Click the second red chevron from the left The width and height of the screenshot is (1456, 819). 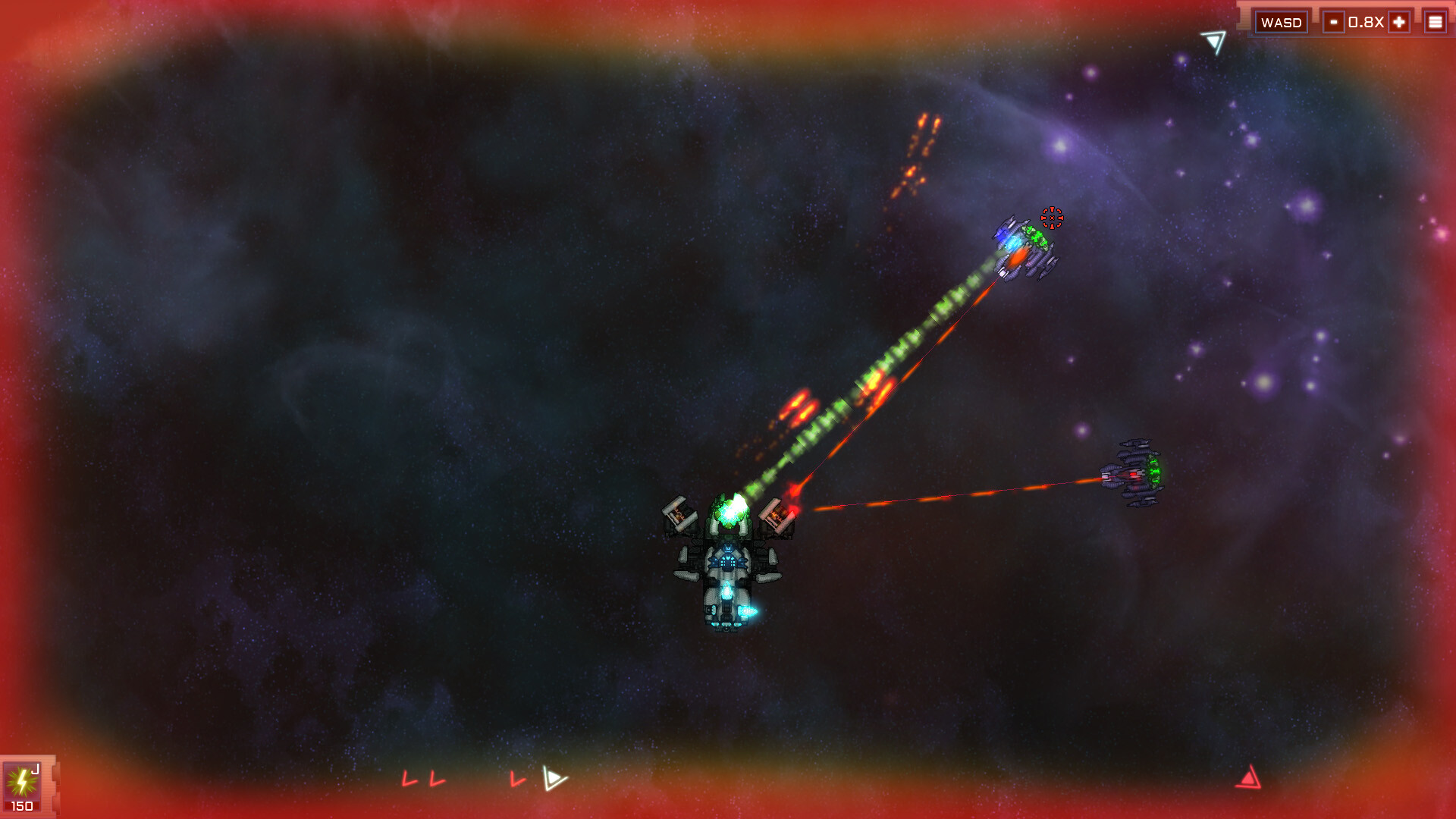tap(435, 778)
